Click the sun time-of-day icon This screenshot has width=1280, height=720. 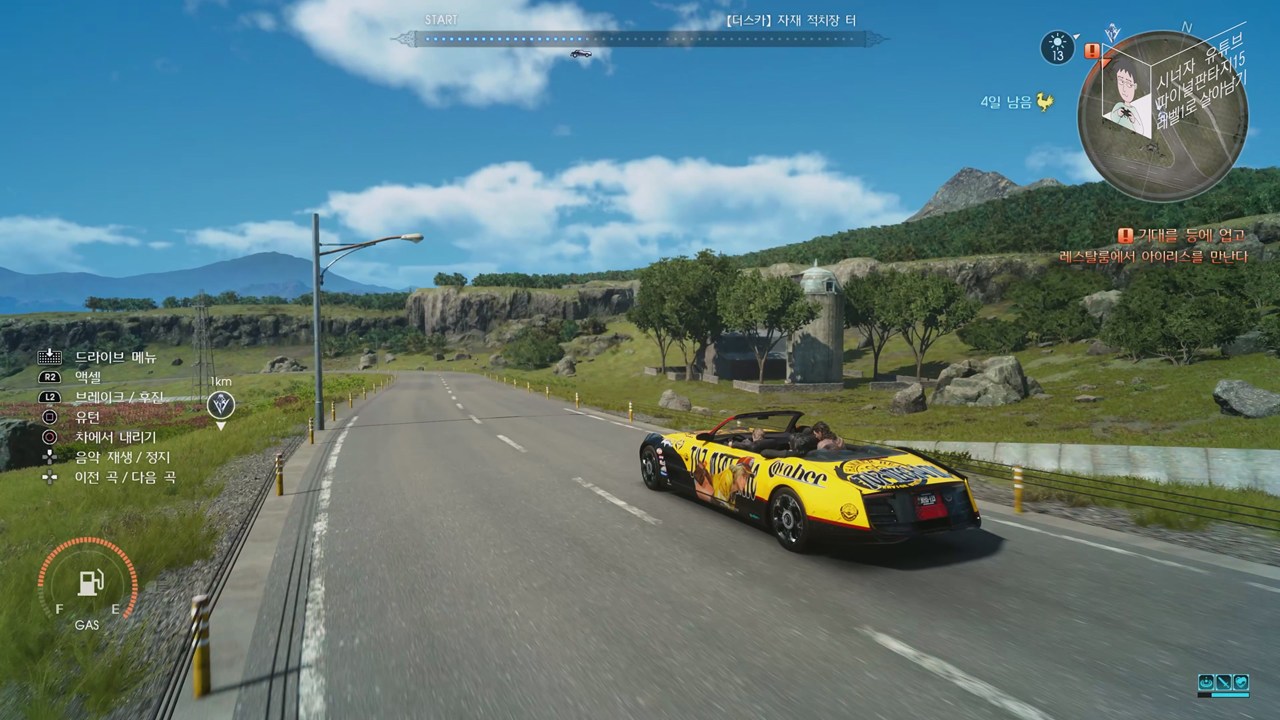coord(1057,47)
